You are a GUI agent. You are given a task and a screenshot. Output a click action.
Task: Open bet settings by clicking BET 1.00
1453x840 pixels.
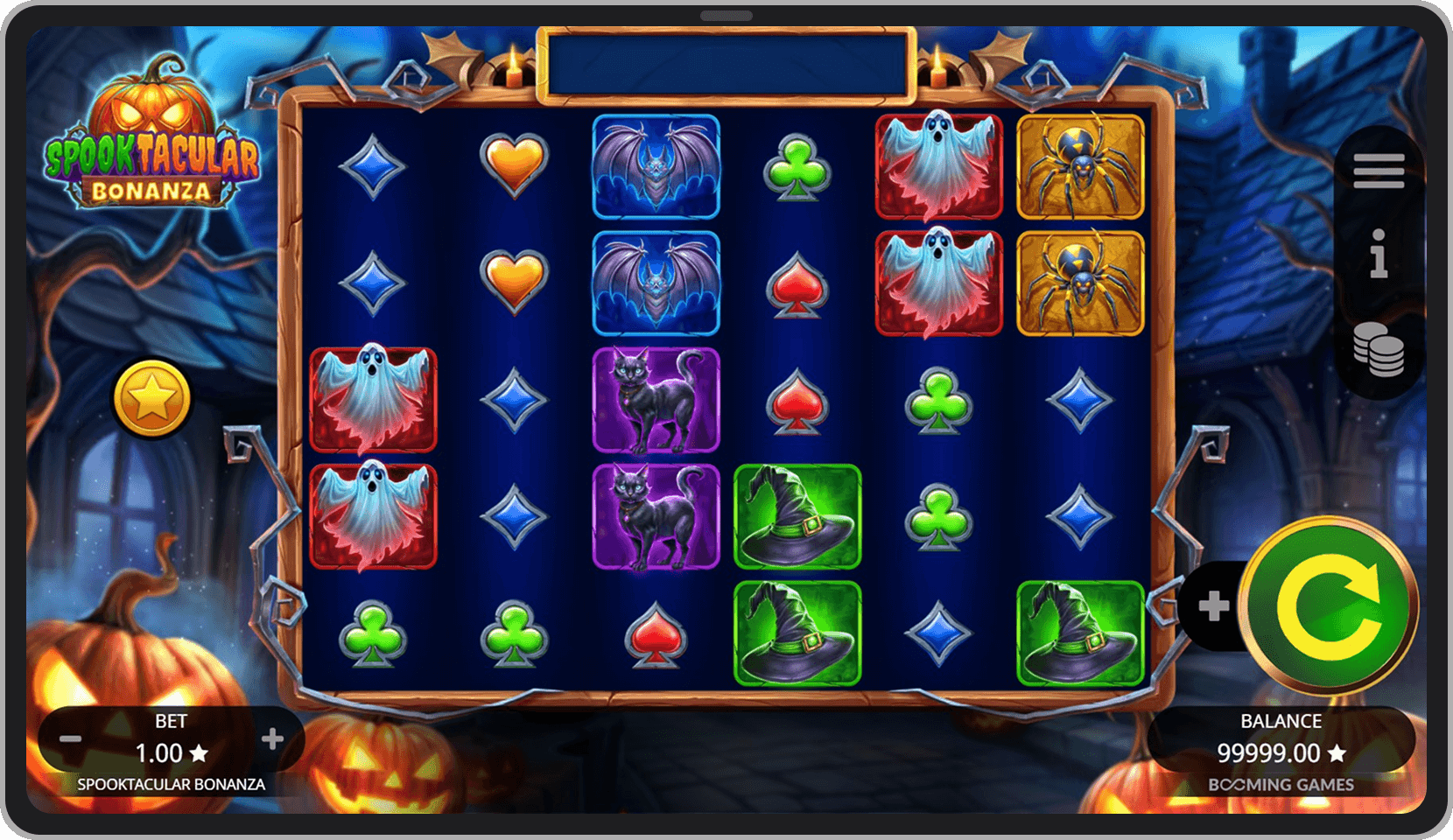[x=172, y=739]
